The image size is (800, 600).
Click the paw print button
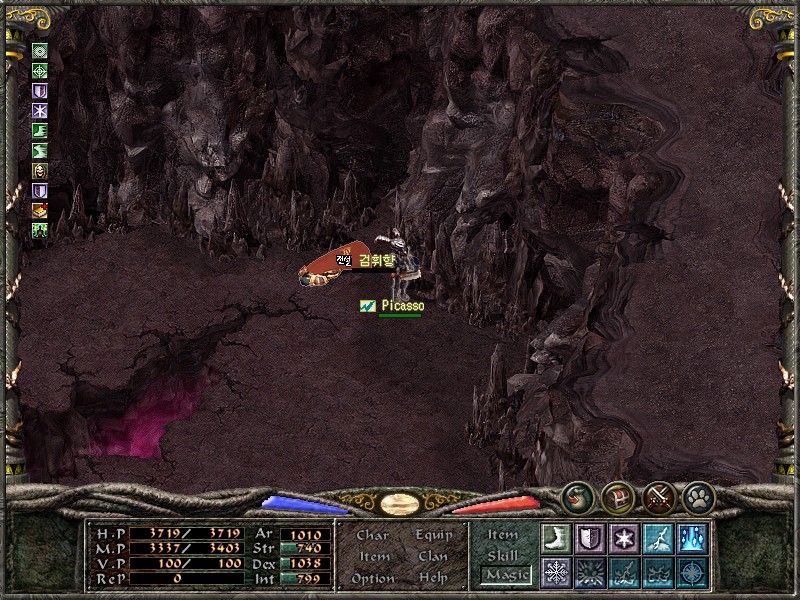click(697, 496)
